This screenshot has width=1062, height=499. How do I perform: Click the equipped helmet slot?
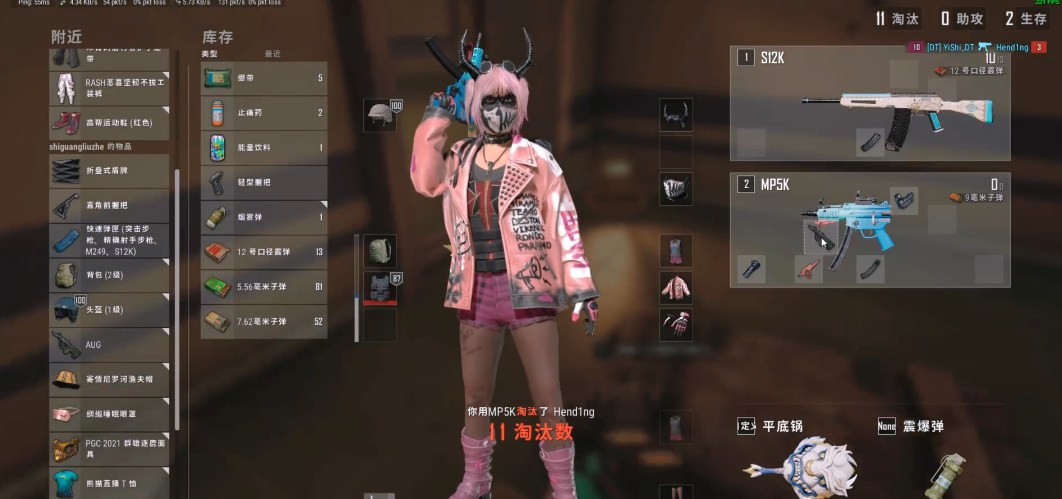[x=380, y=115]
